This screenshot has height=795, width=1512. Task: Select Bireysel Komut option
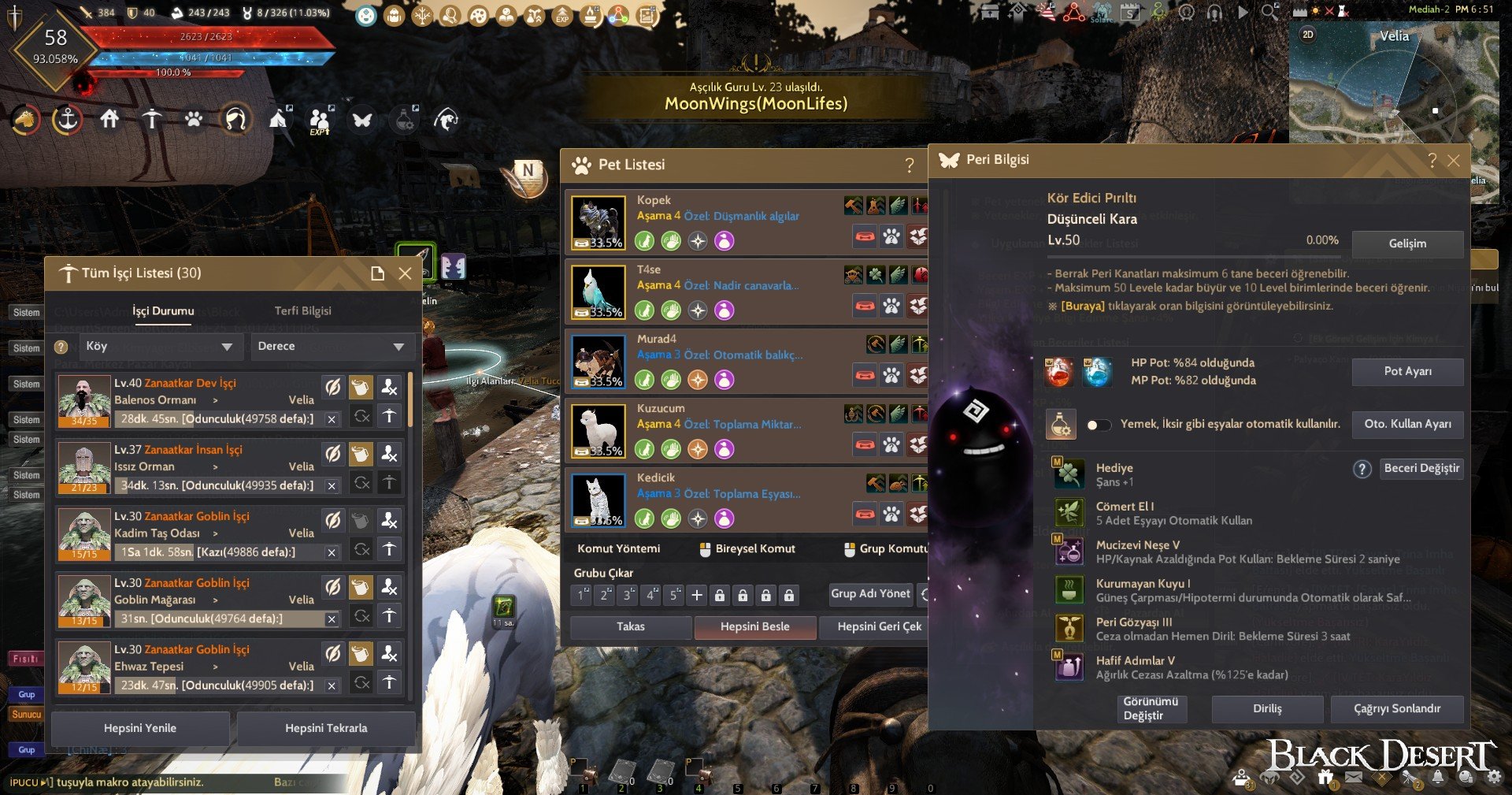click(747, 549)
